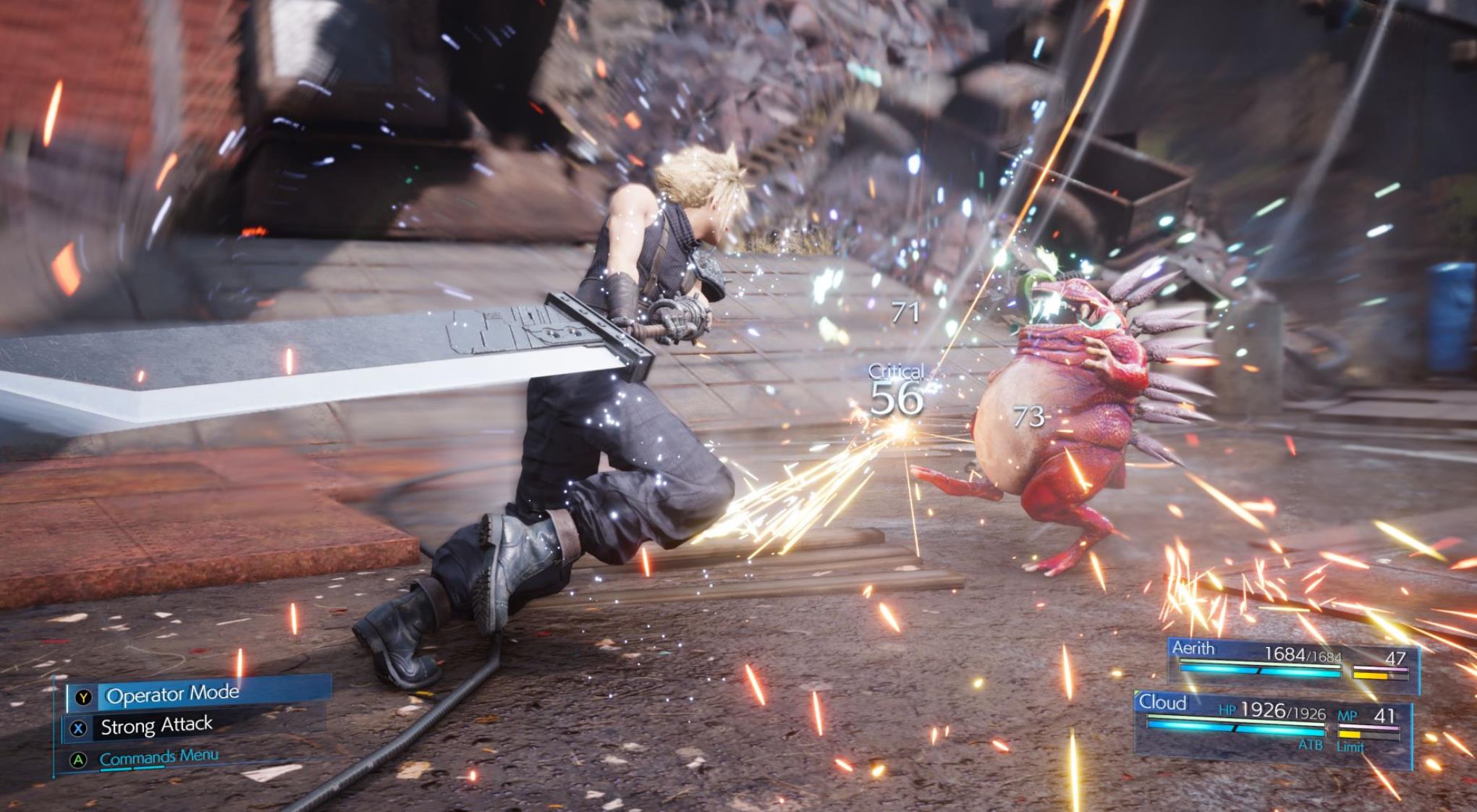Choose the Strong Attack command
Screen dimensions: 1477x812
(156, 726)
